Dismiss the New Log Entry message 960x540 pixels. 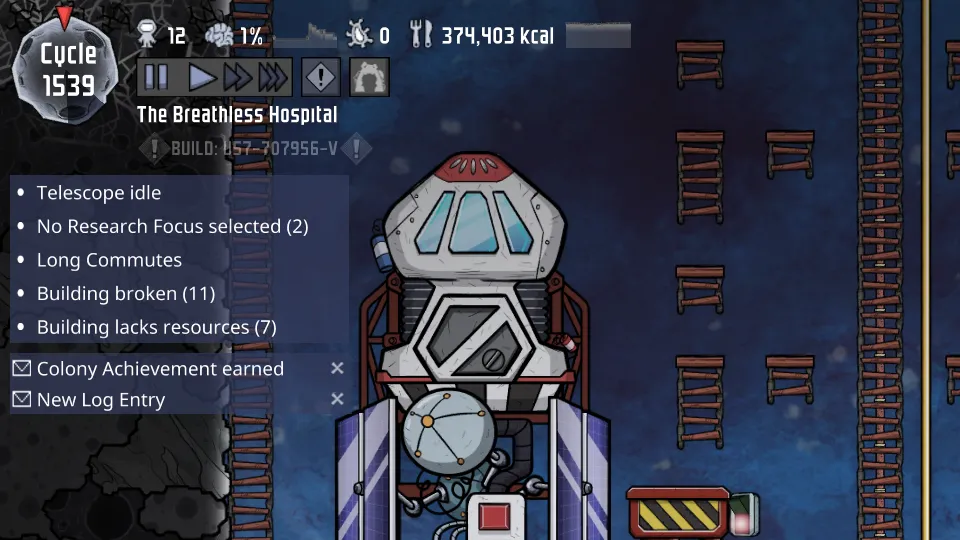coord(337,400)
